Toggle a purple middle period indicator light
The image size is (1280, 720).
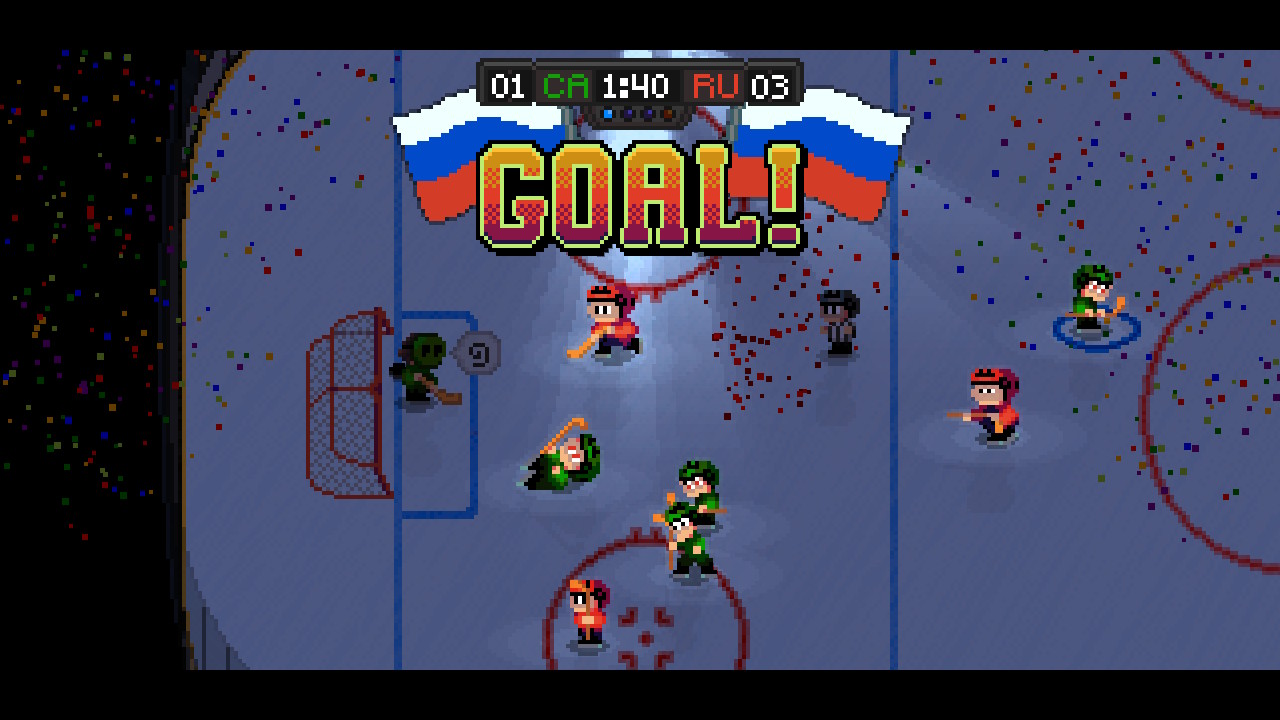(629, 113)
